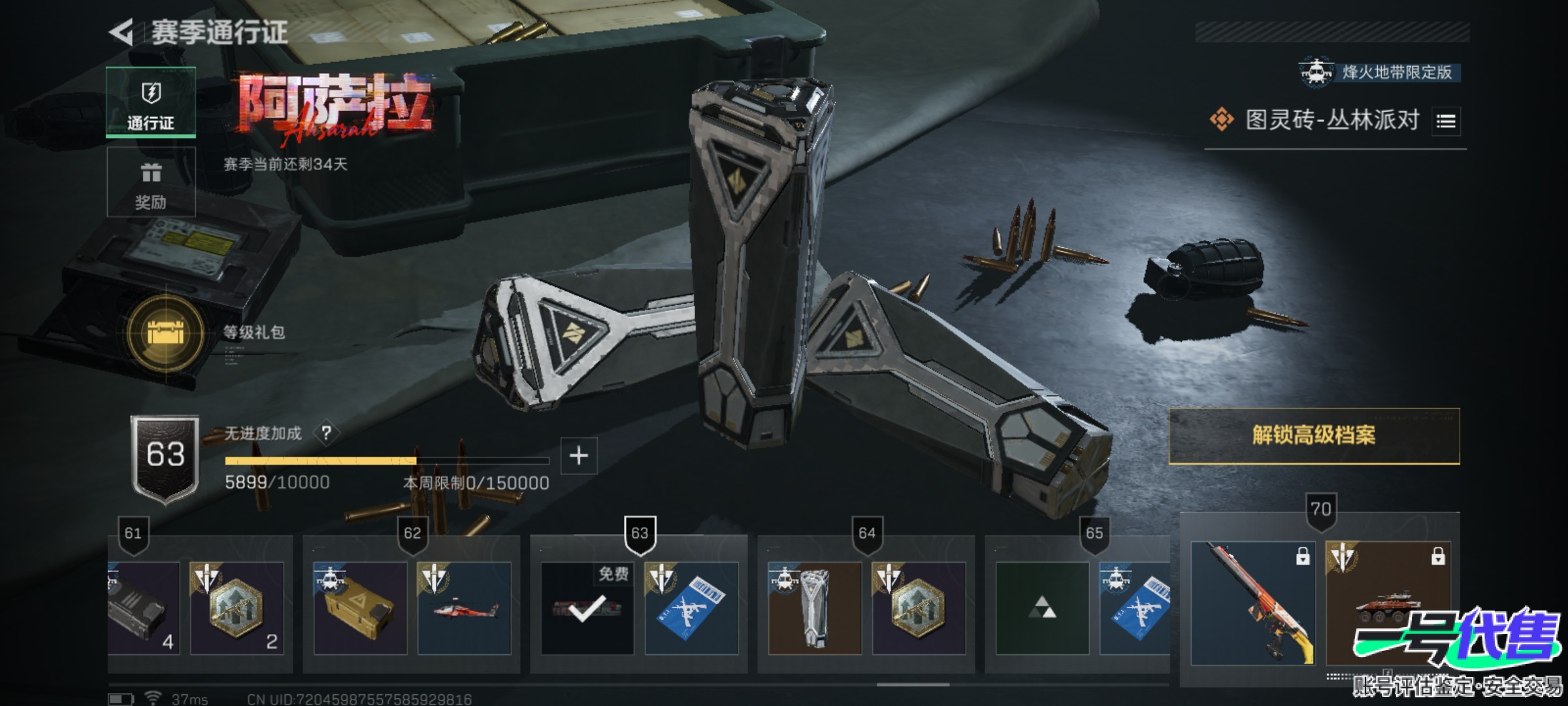This screenshot has width=1568, height=706.
Task: Select the level 62 red helicopter reward
Action: 464,608
